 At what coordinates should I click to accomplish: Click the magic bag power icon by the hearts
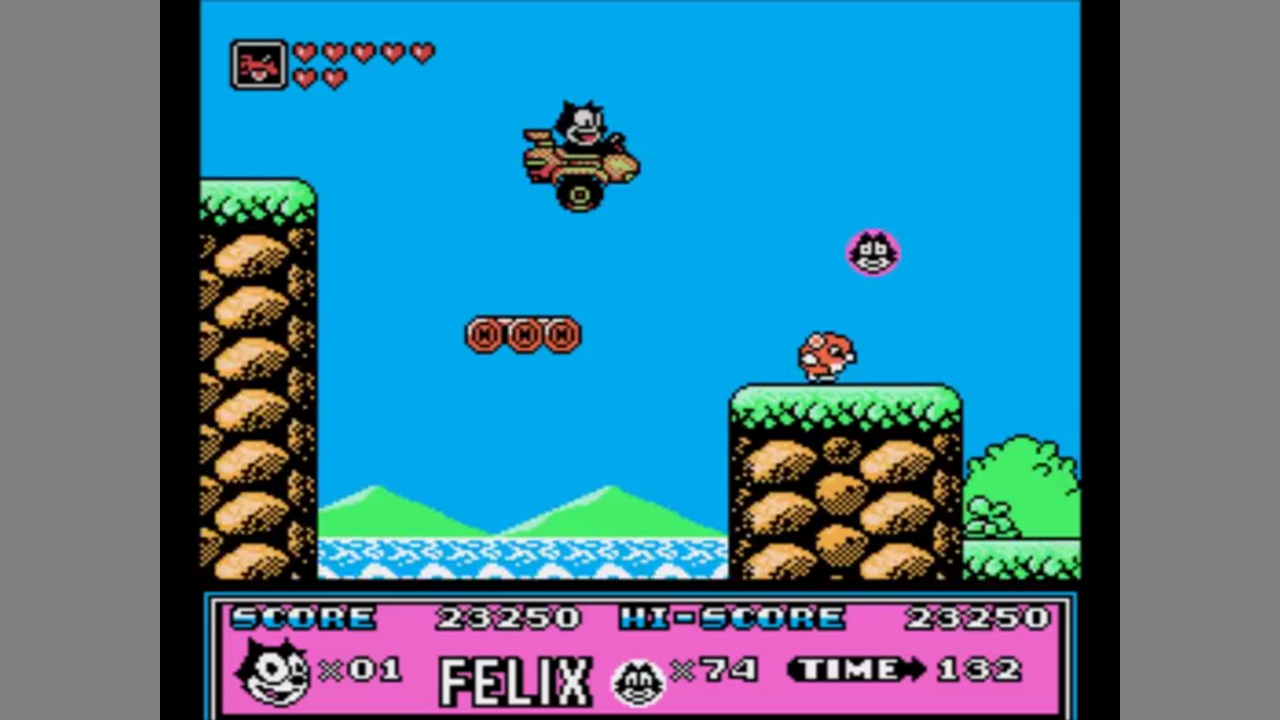(259, 65)
